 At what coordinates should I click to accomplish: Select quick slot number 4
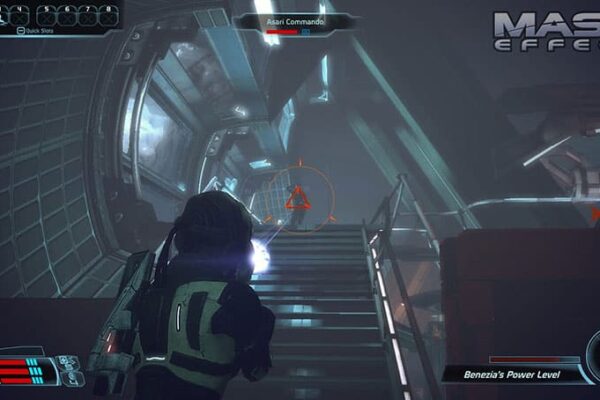tap(21, 17)
